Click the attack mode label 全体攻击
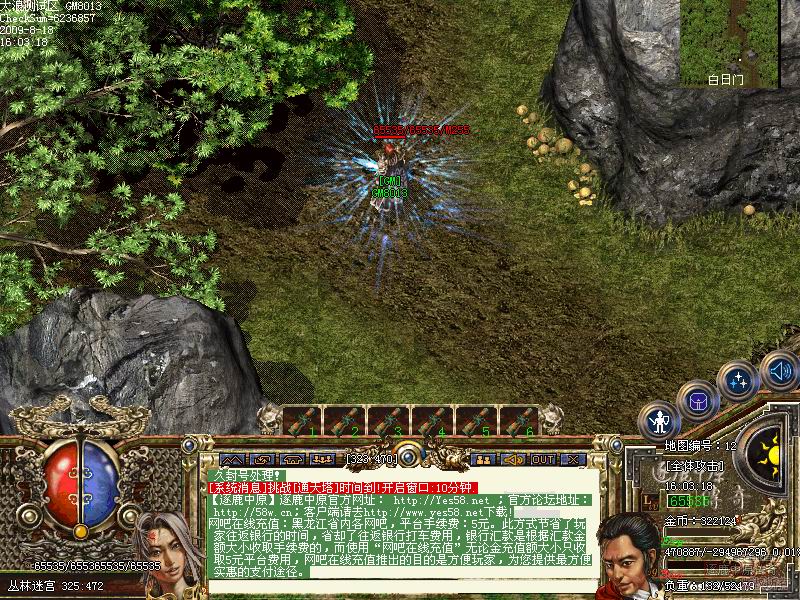 coord(693,466)
